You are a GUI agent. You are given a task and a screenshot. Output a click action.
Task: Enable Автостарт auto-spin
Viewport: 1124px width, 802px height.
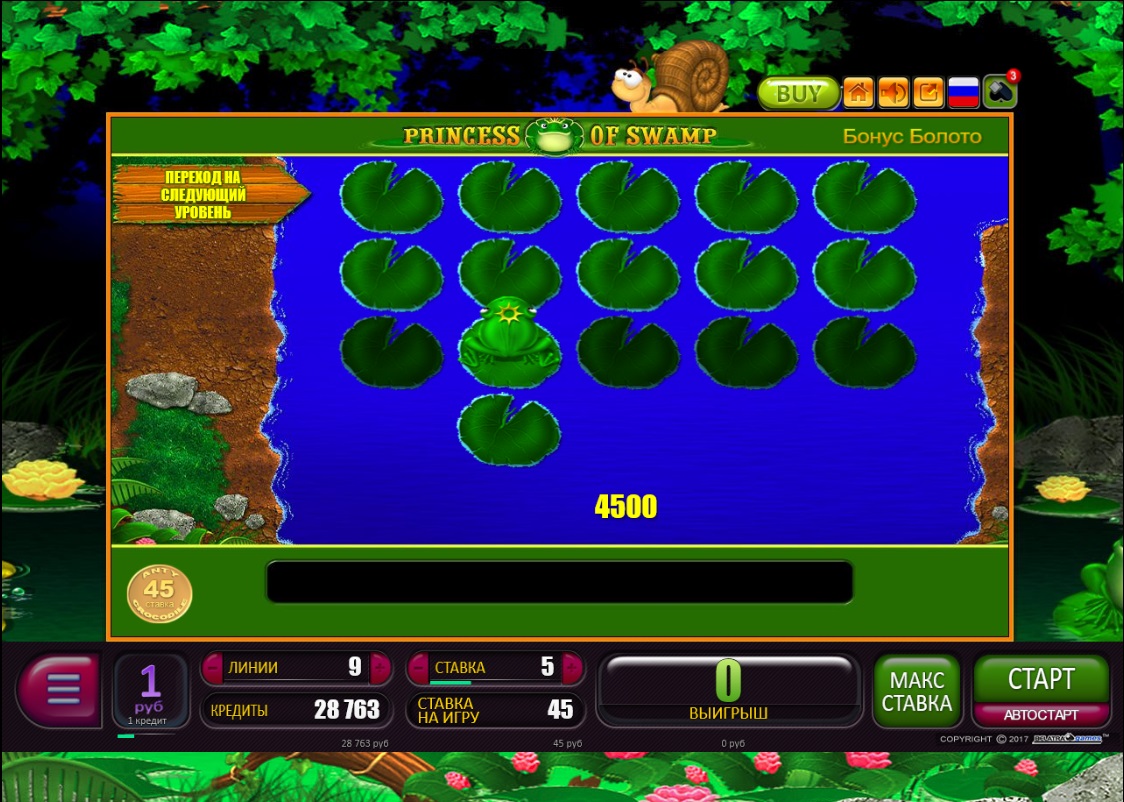(x=1041, y=715)
